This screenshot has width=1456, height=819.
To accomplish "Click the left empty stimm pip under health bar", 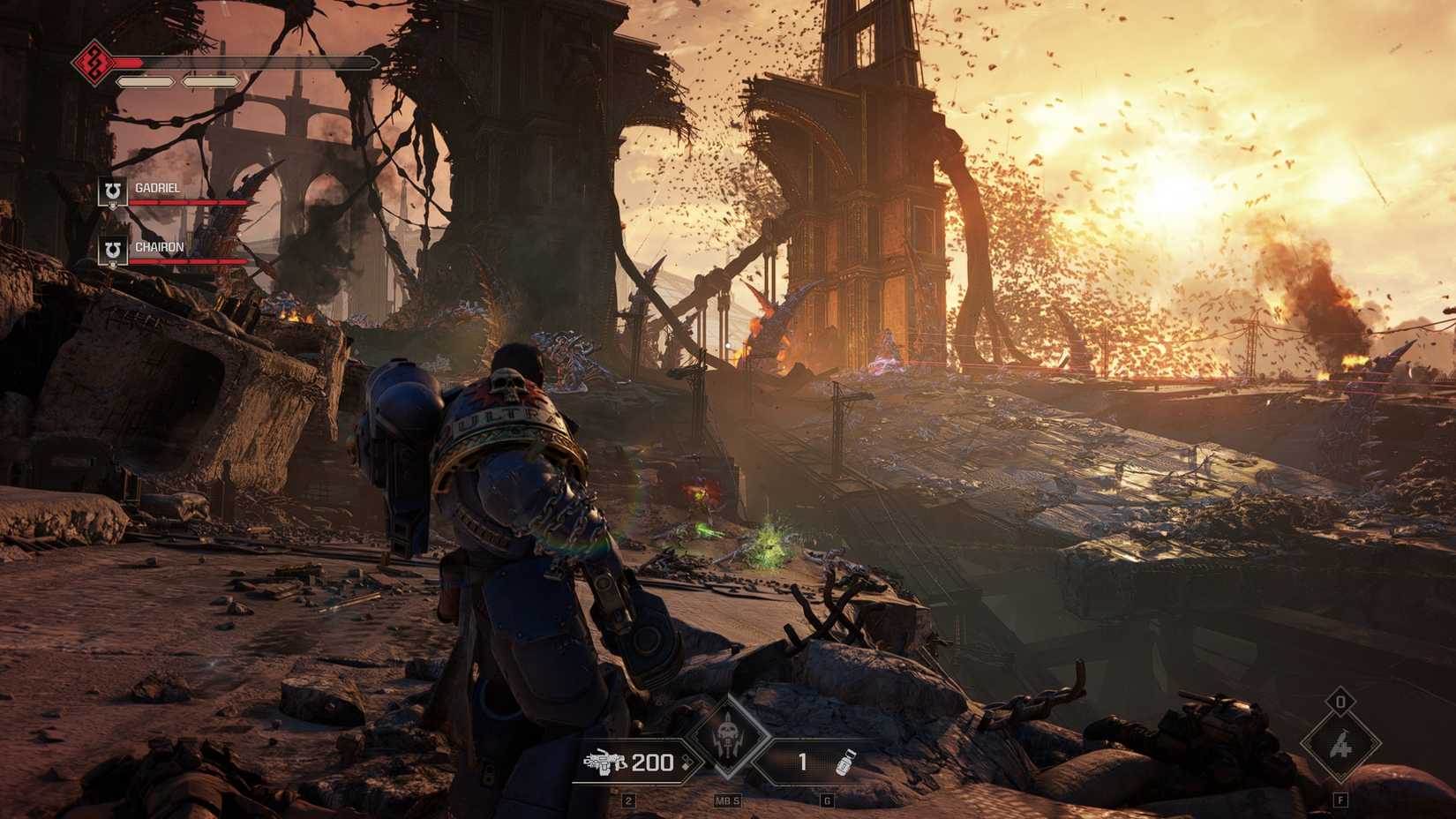I will pyautogui.click(x=146, y=79).
